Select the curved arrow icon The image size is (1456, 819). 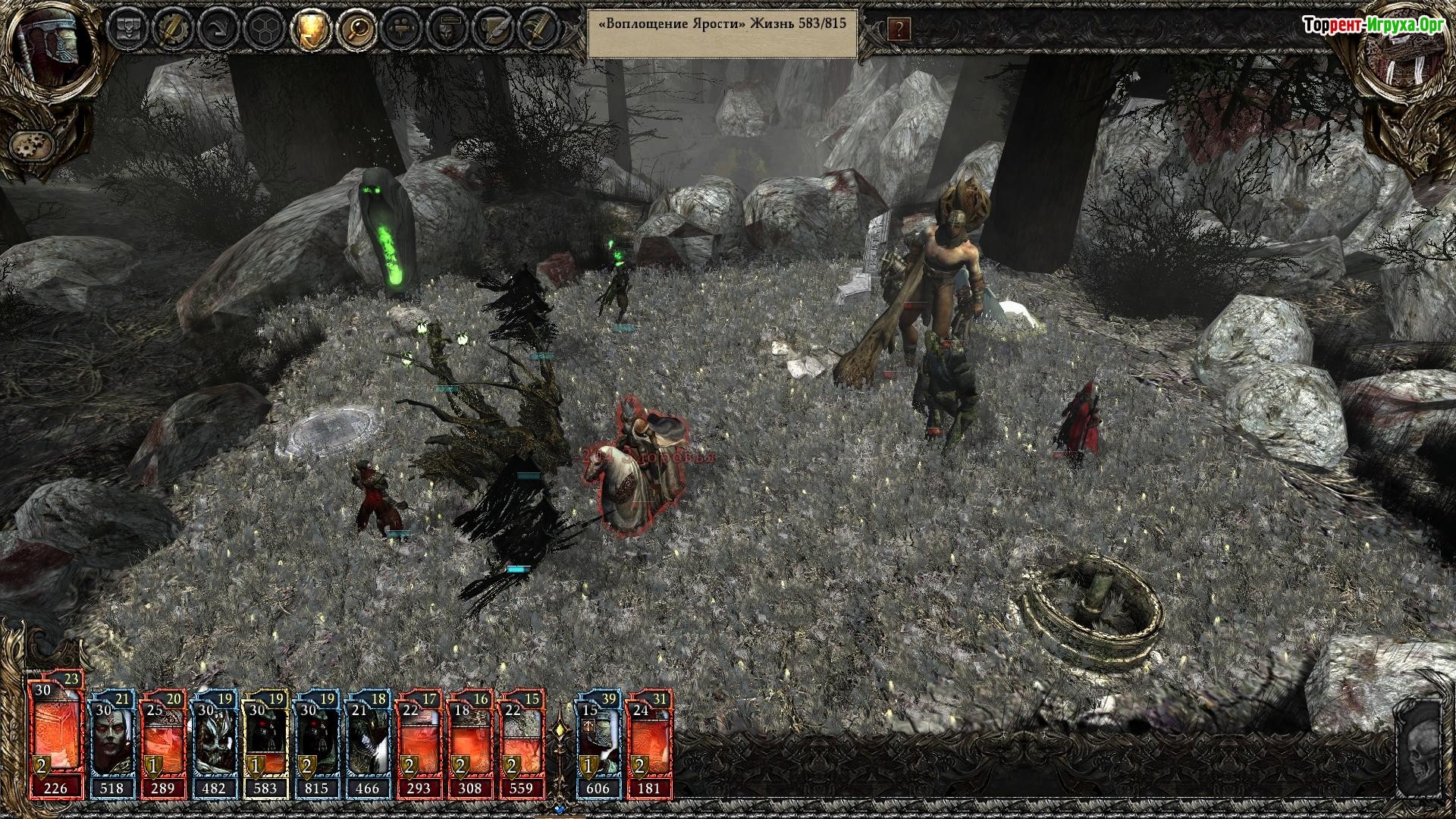217,29
